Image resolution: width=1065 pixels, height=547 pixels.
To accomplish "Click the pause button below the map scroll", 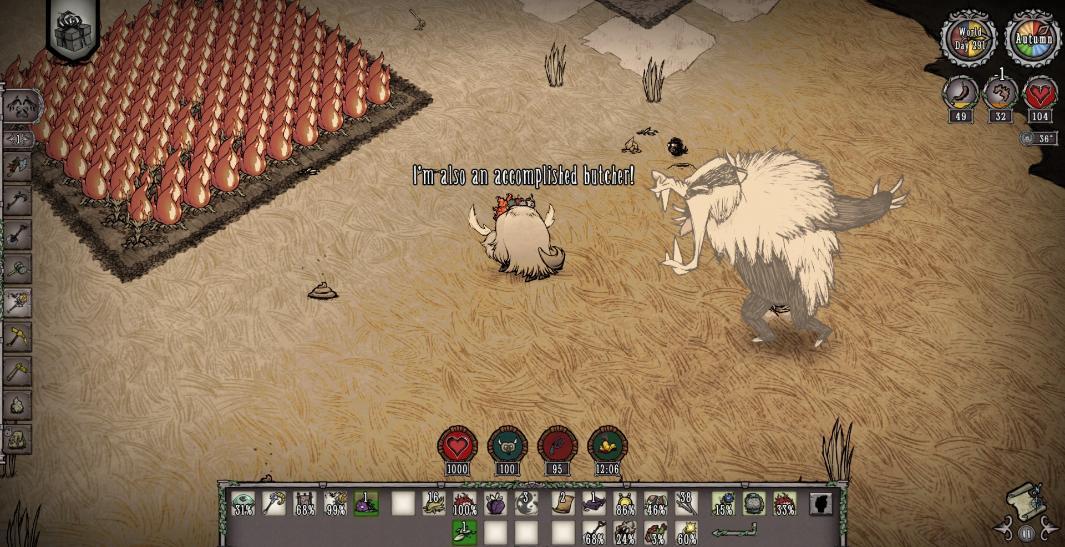I will tap(1026, 531).
